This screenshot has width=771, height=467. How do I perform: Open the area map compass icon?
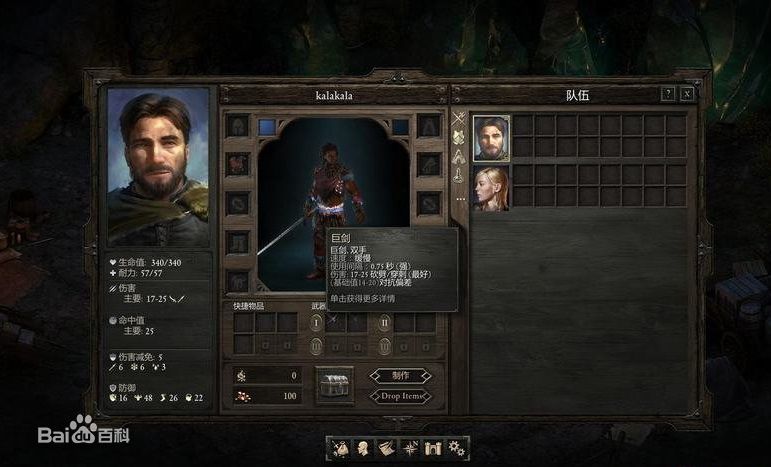[410, 447]
